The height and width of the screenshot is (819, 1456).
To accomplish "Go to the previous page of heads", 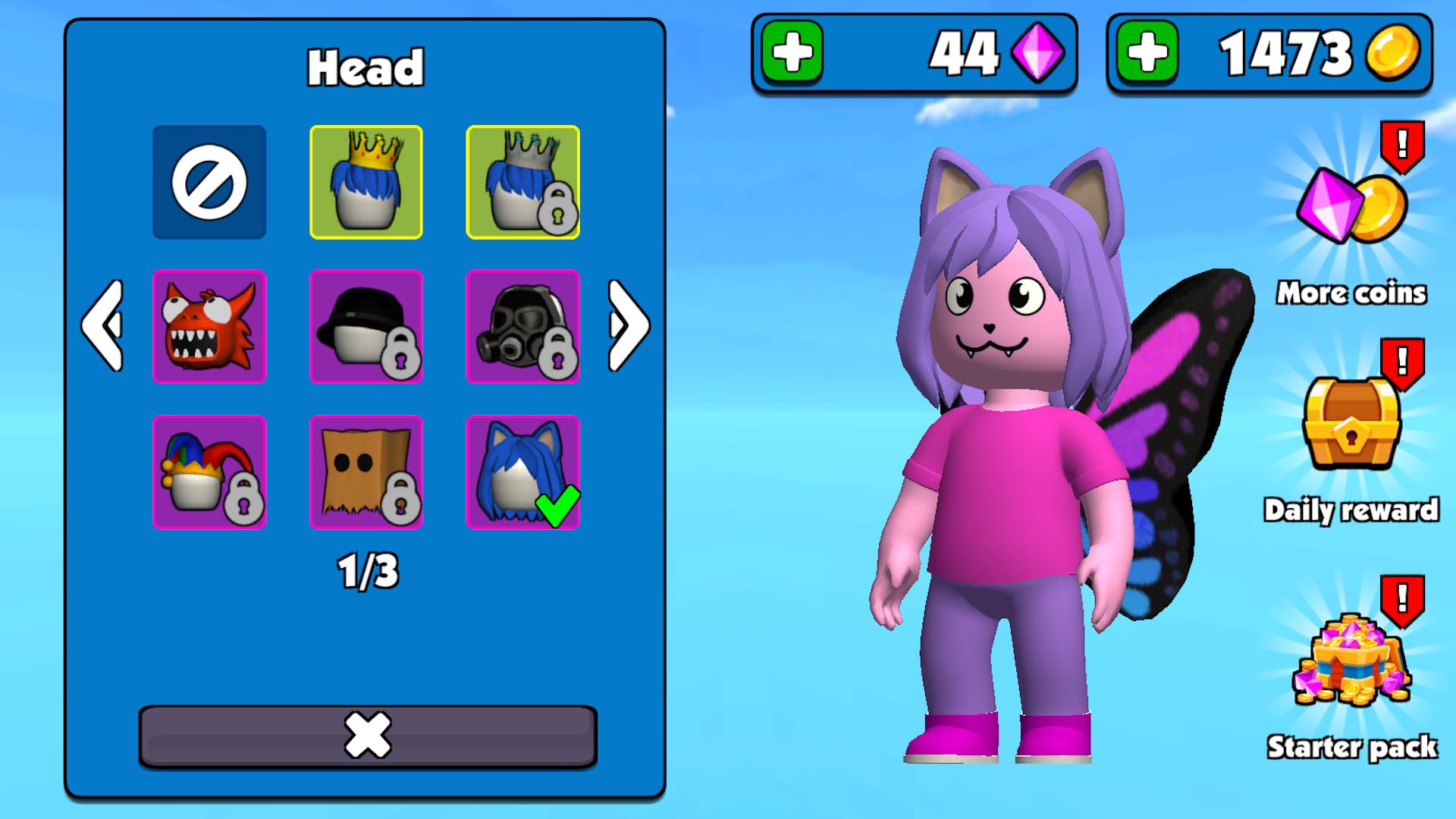I will point(102,326).
